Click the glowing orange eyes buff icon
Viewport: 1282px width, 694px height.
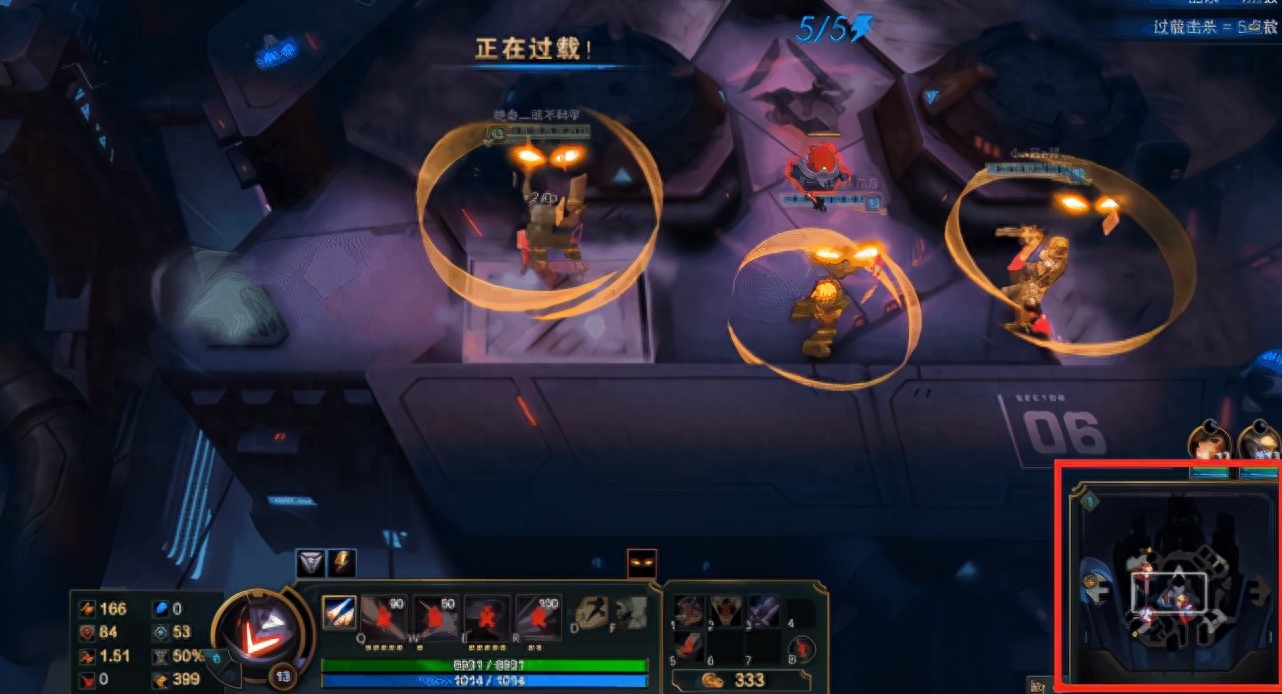pos(641,563)
